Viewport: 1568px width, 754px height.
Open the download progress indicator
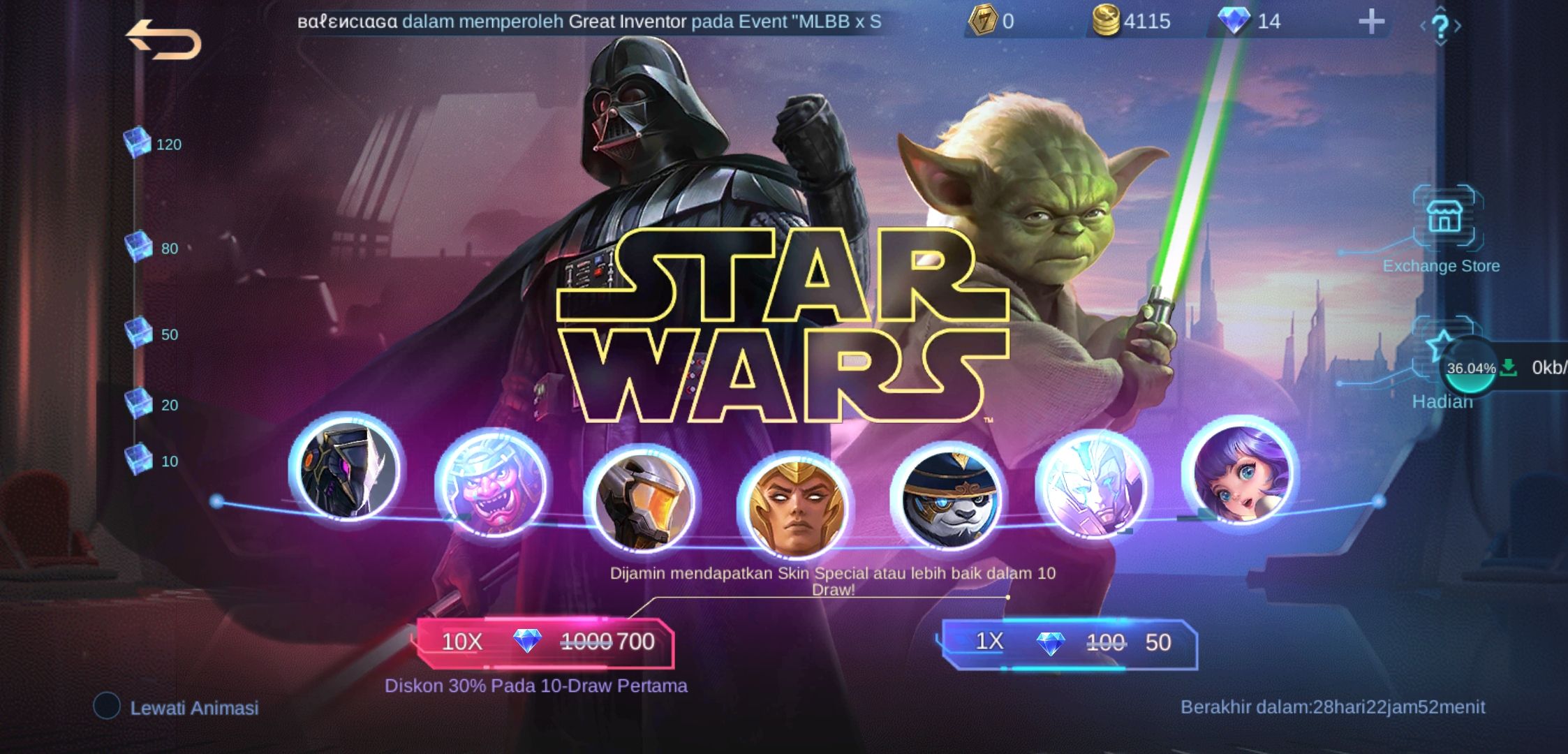(x=1470, y=368)
